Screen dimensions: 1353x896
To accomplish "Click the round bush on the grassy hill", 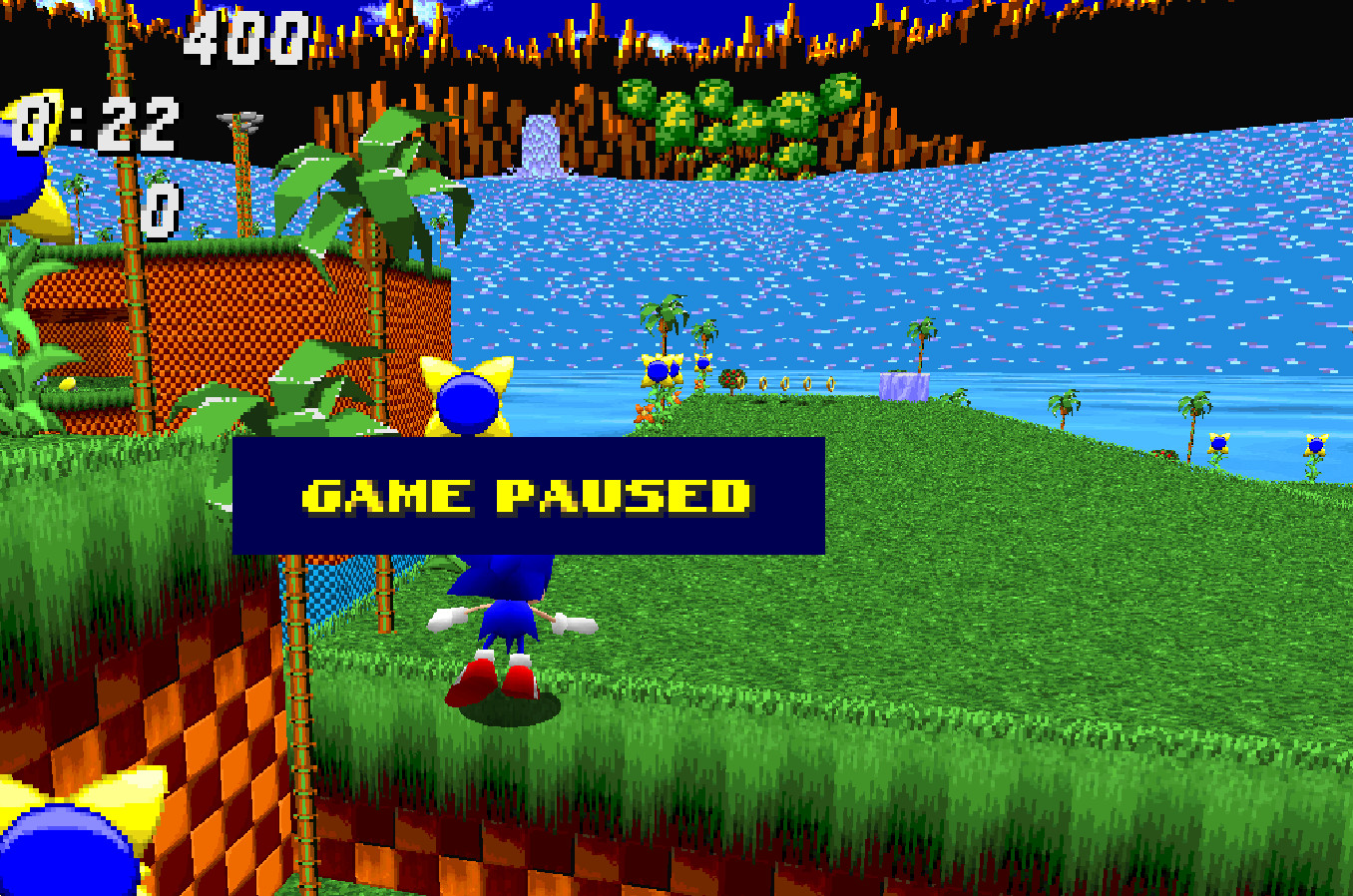I will [733, 381].
